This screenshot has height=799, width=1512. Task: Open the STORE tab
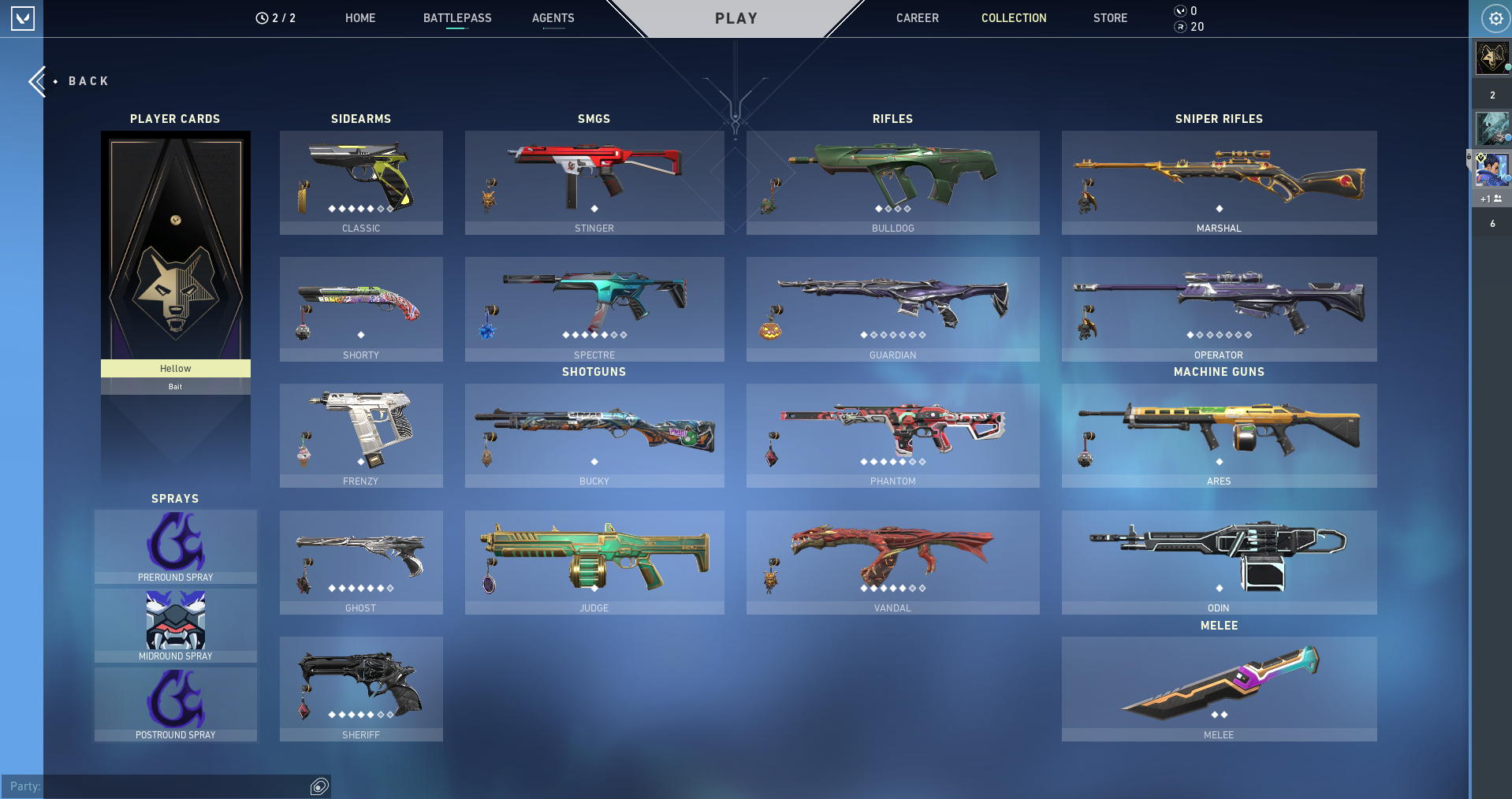coord(1110,18)
